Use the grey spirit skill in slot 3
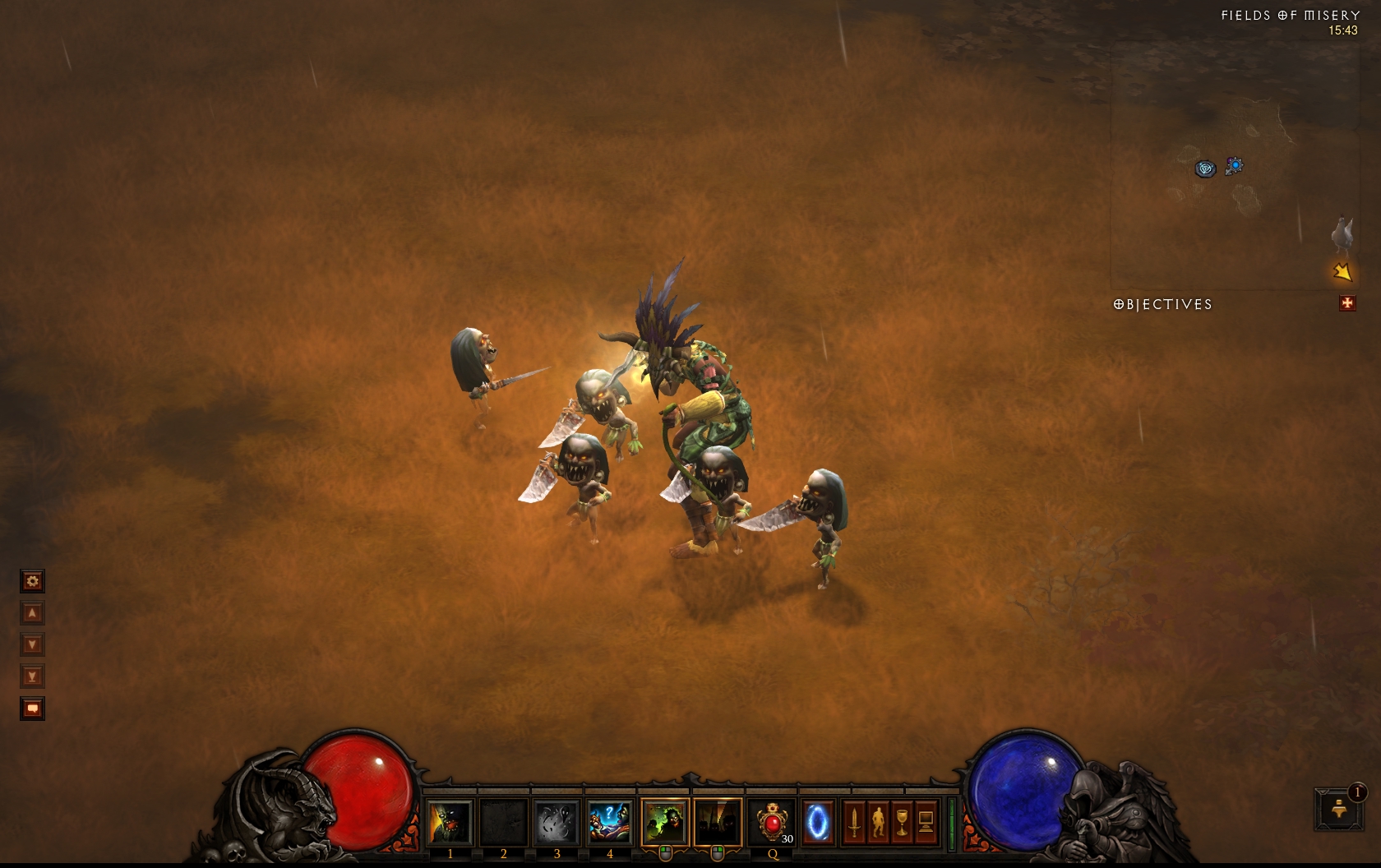The height and width of the screenshot is (868, 1381). coord(557,822)
